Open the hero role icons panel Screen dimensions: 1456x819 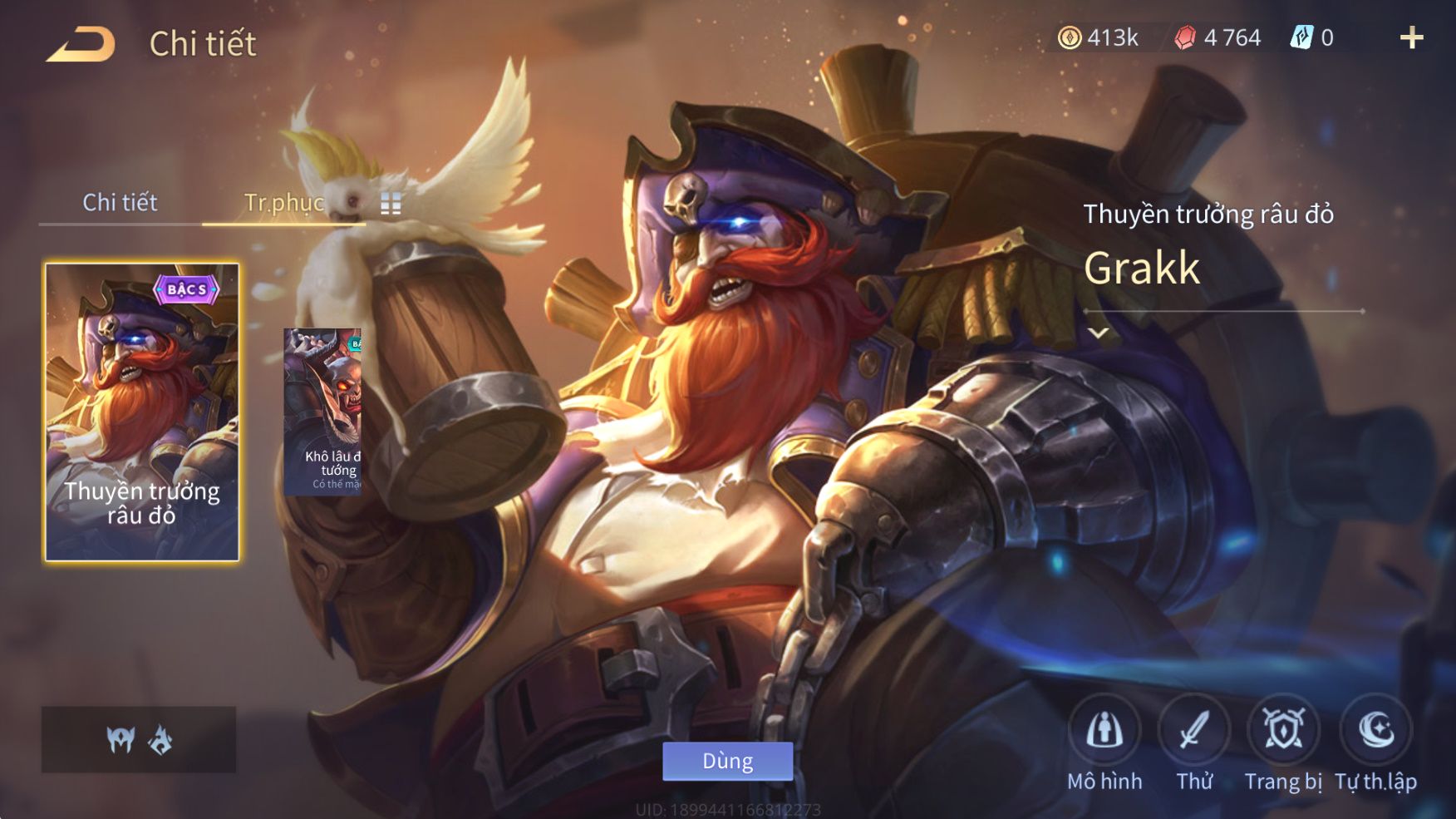139,739
